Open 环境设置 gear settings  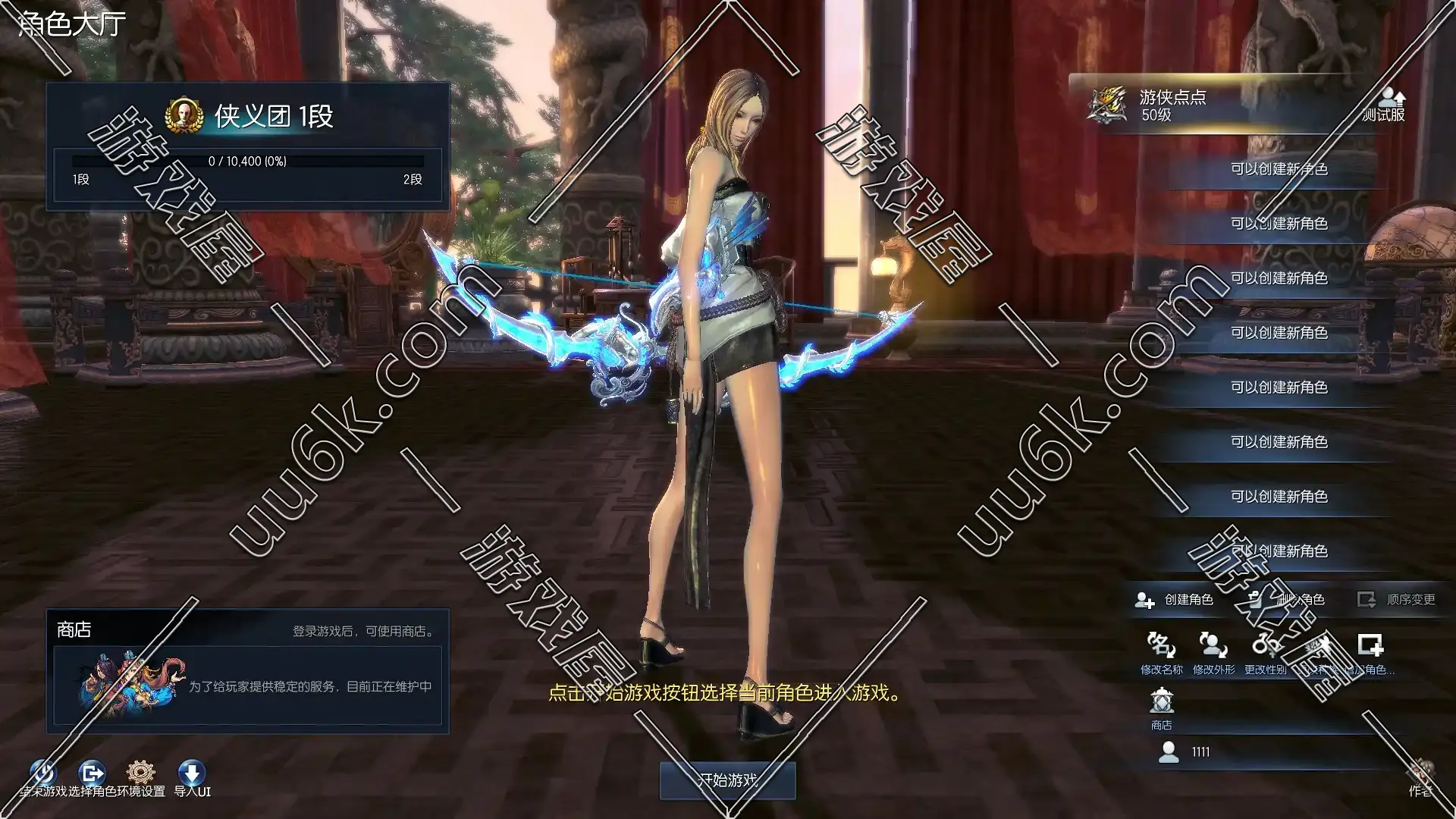141,773
